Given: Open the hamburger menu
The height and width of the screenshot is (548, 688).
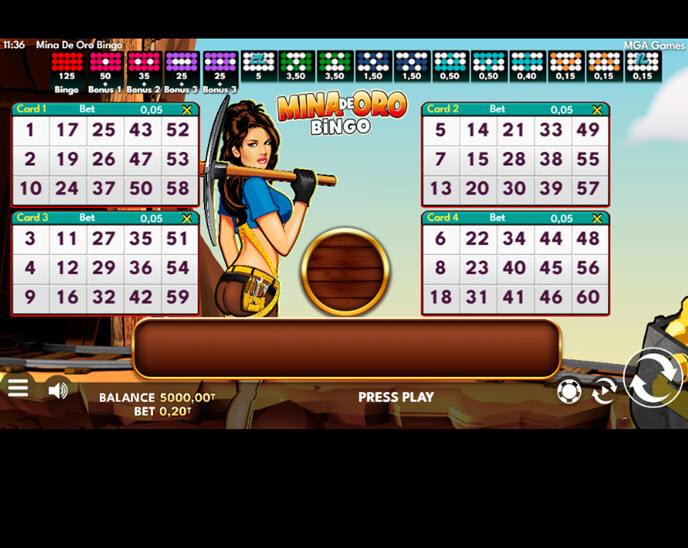Looking at the screenshot, I should pos(18,389).
